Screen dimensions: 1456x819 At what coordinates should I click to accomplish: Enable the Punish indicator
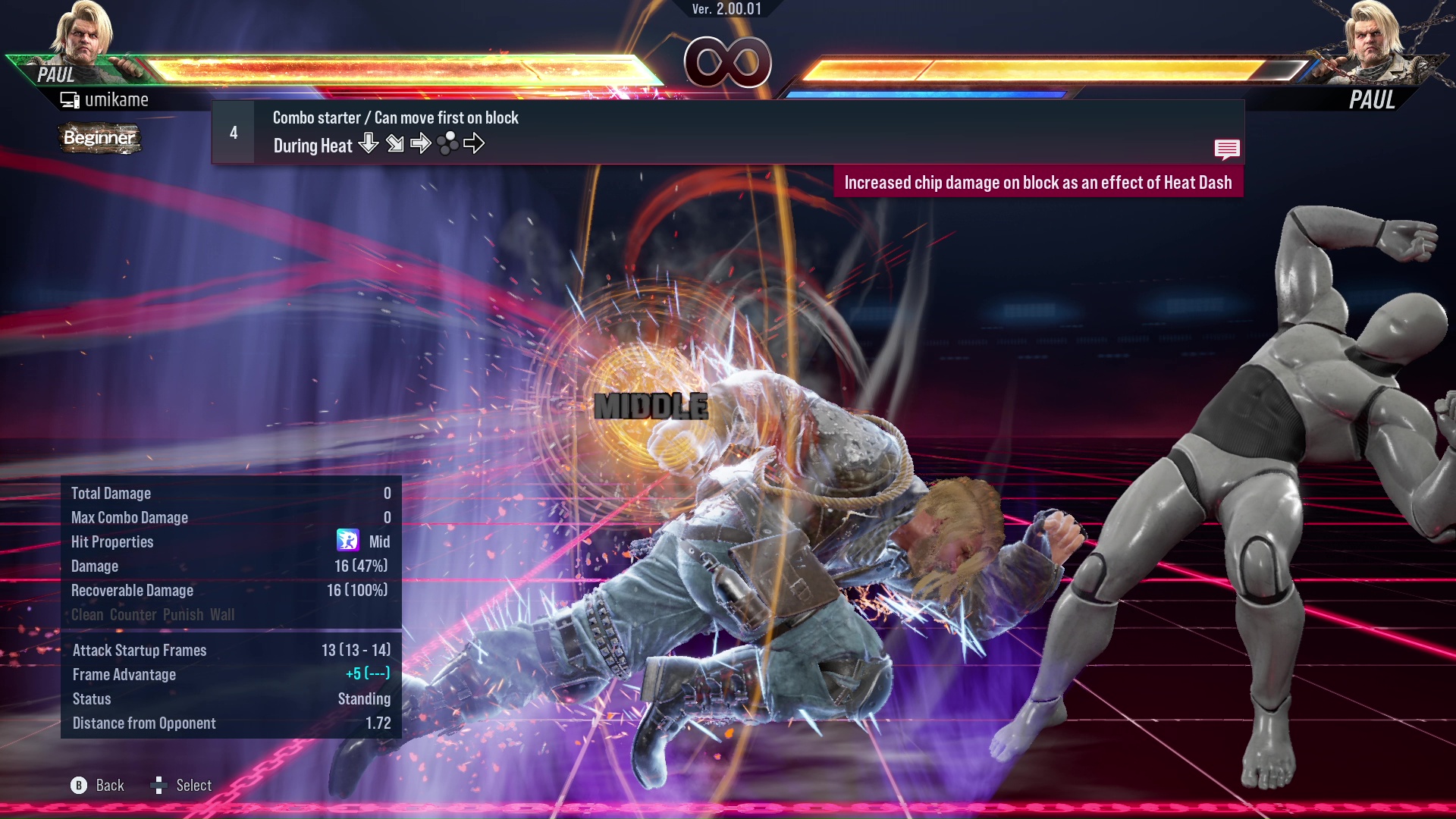click(x=180, y=615)
